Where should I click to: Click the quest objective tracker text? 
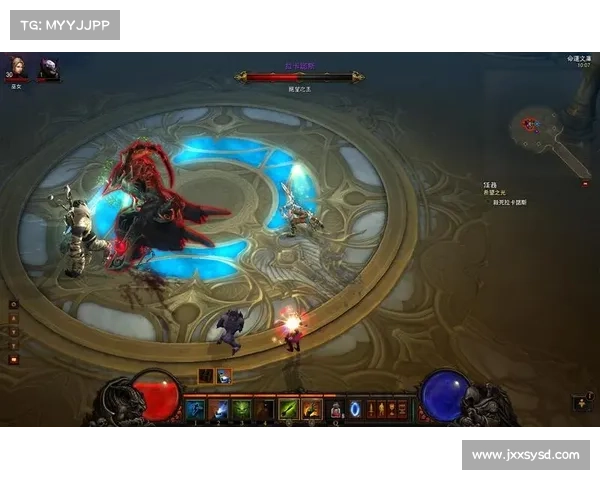click(x=506, y=192)
